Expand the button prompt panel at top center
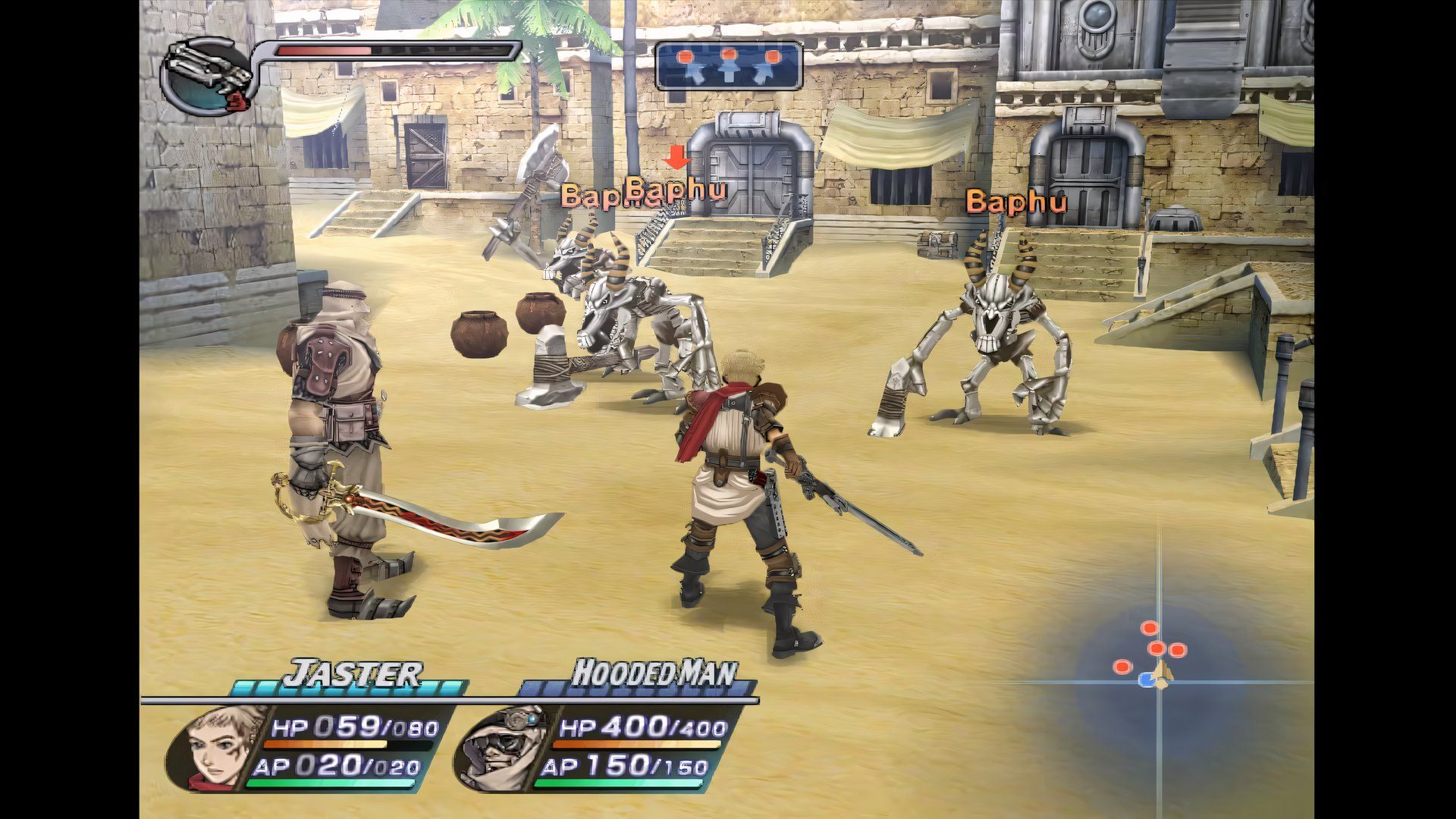Viewport: 1456px width, 819px height. point(730,64)
